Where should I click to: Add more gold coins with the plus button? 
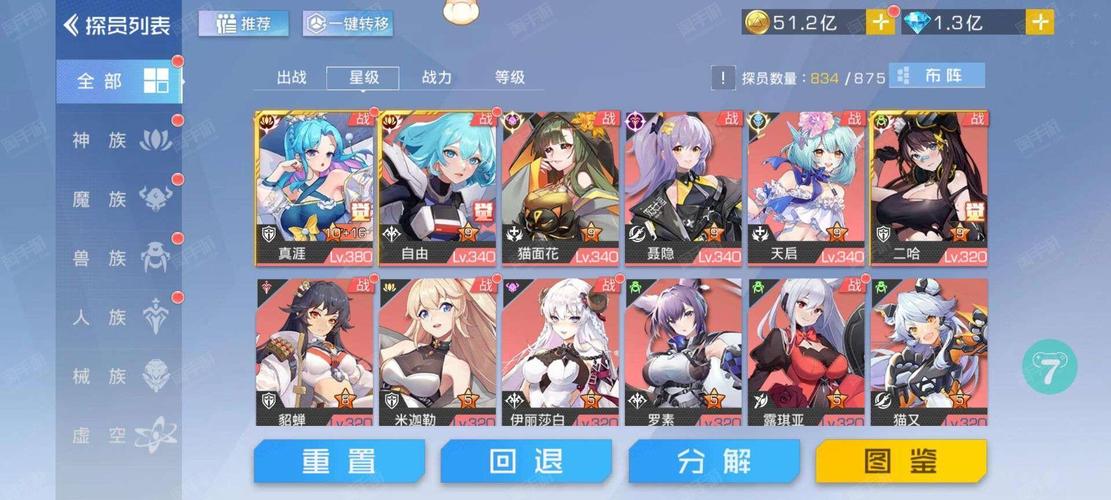pyautogui.click(x=879, y=22)
